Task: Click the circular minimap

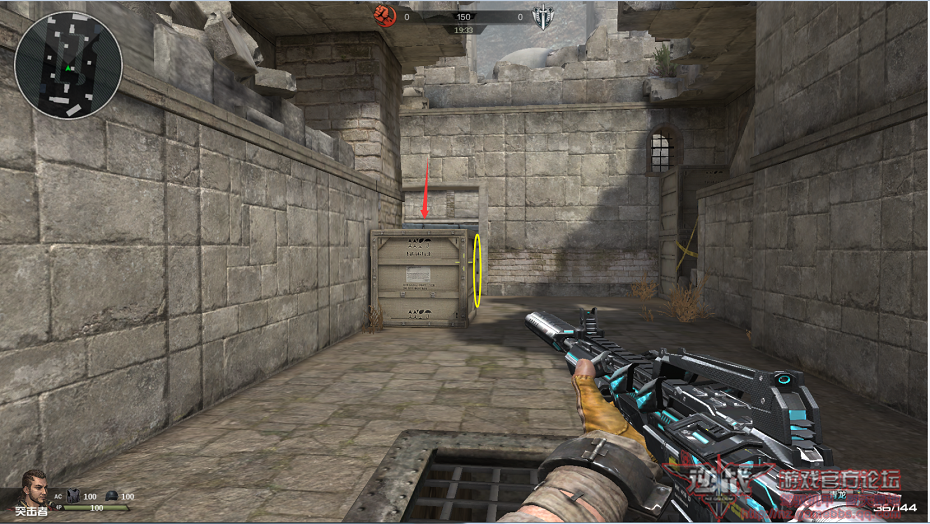Action: (x=68, y=65)
